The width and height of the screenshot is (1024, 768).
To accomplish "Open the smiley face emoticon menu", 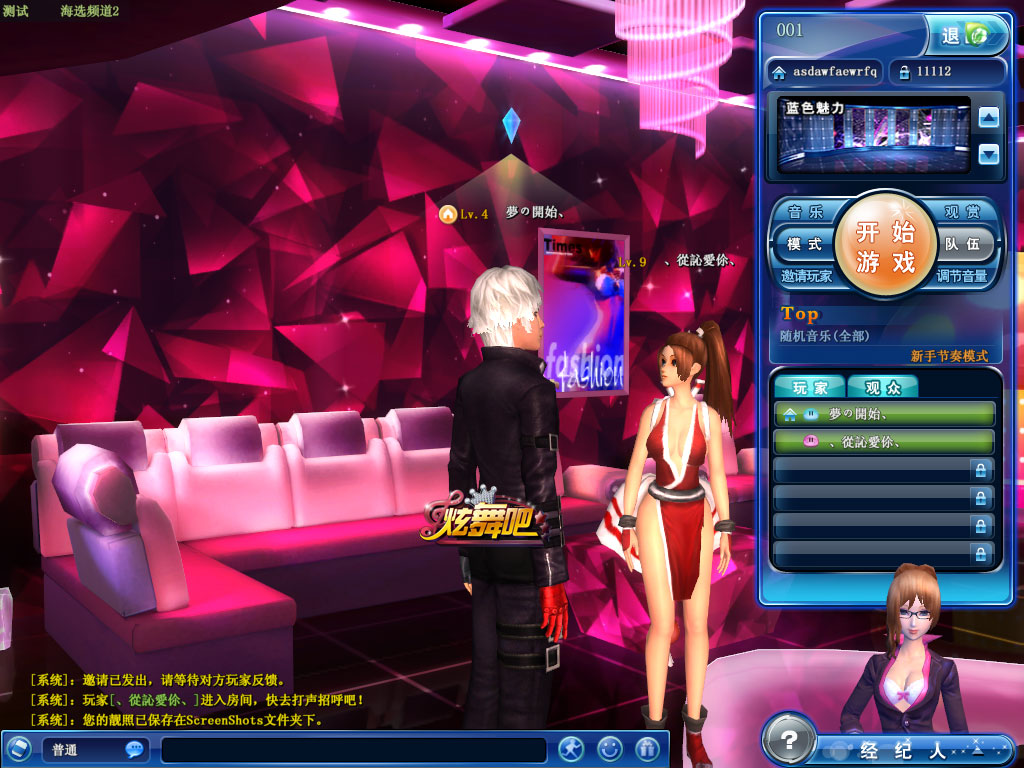I will 609,748.
